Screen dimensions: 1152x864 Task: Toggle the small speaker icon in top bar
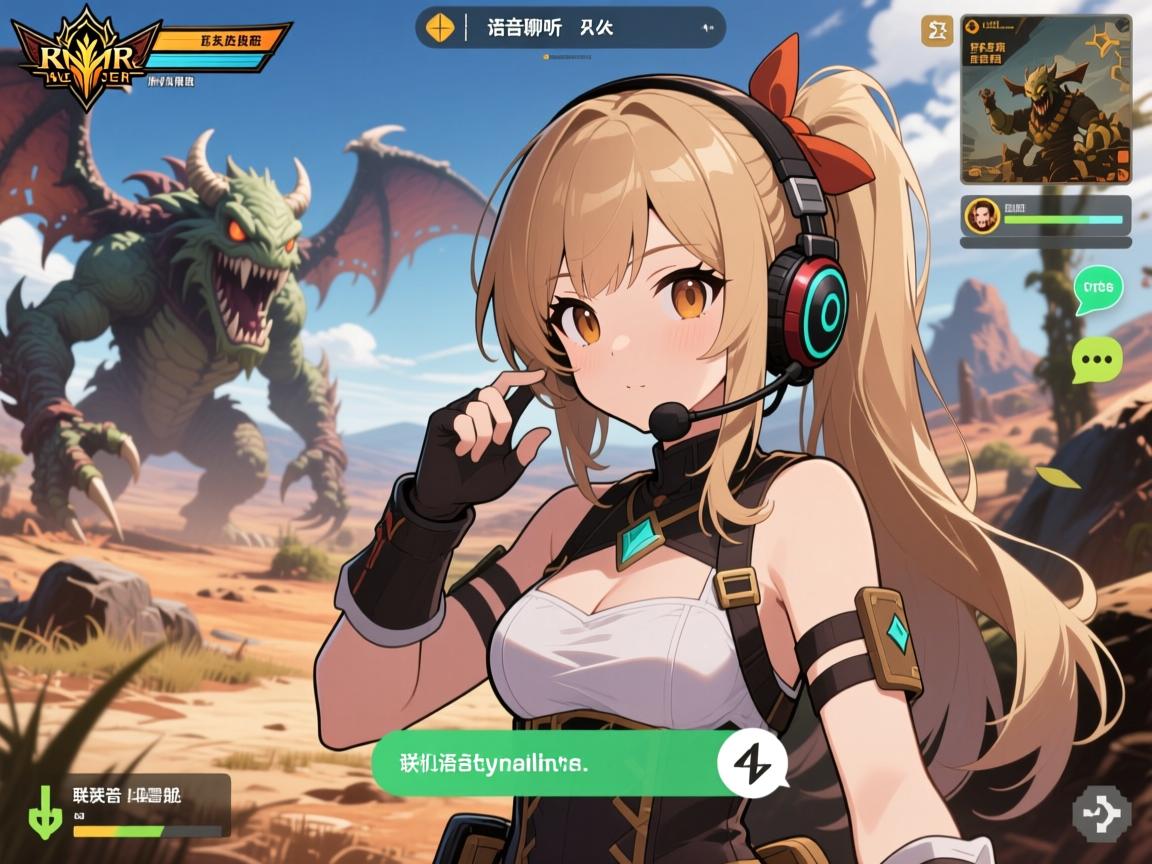click(x=707, y=28)
